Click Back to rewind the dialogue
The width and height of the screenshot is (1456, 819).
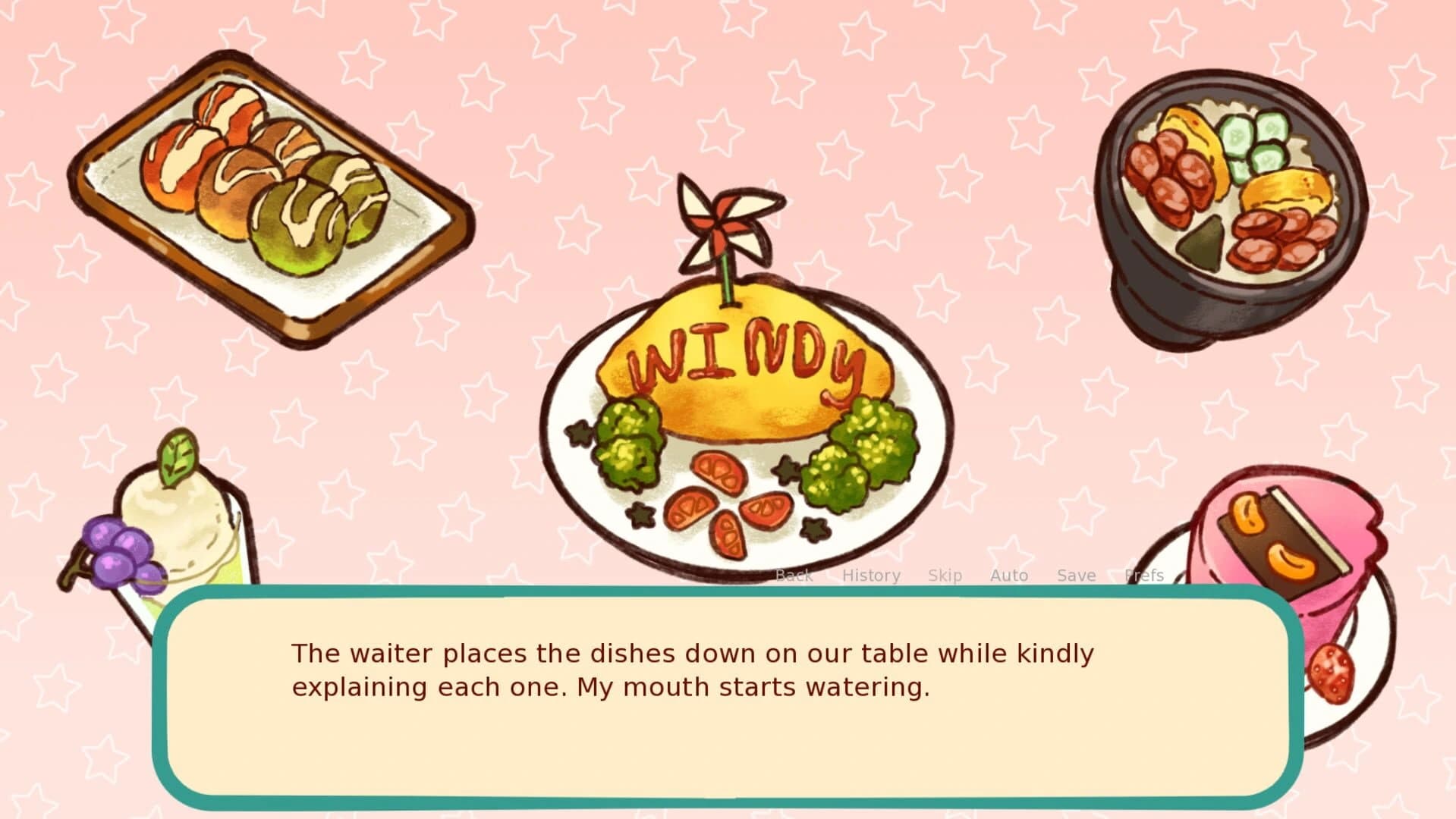794,575
